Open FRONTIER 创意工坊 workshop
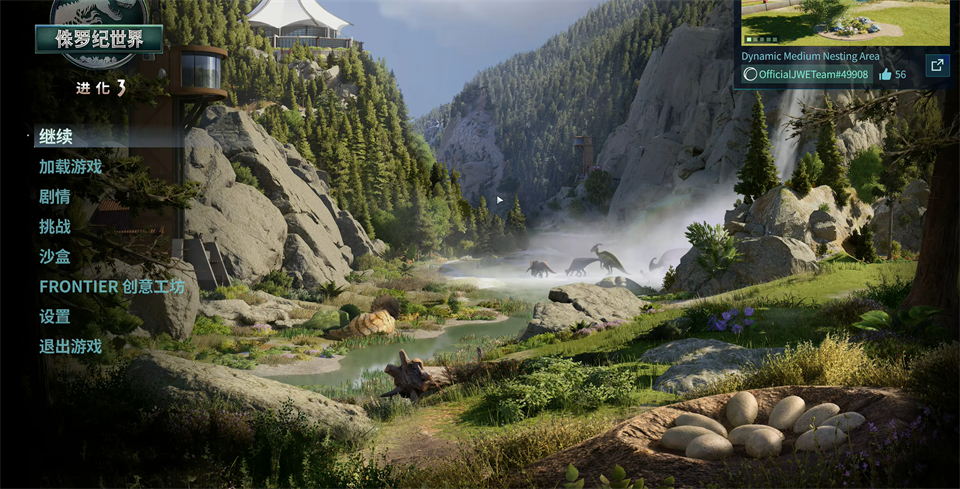 pyautogui.click(x=112, y=287)
